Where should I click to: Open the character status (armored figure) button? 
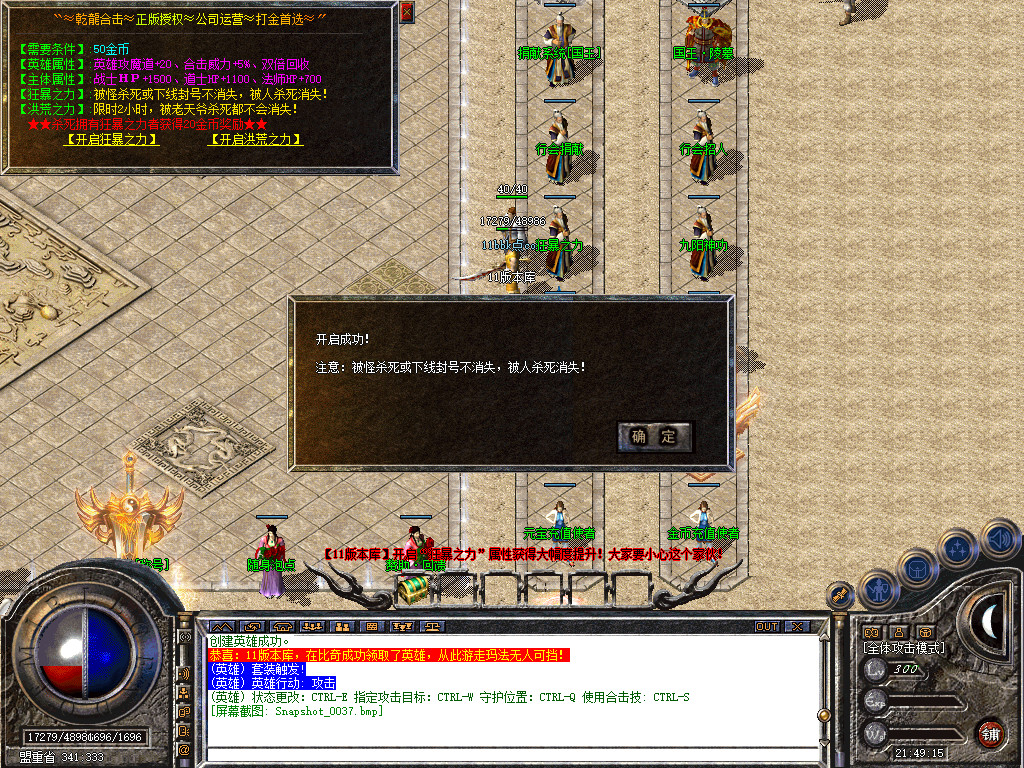(879, 588)
